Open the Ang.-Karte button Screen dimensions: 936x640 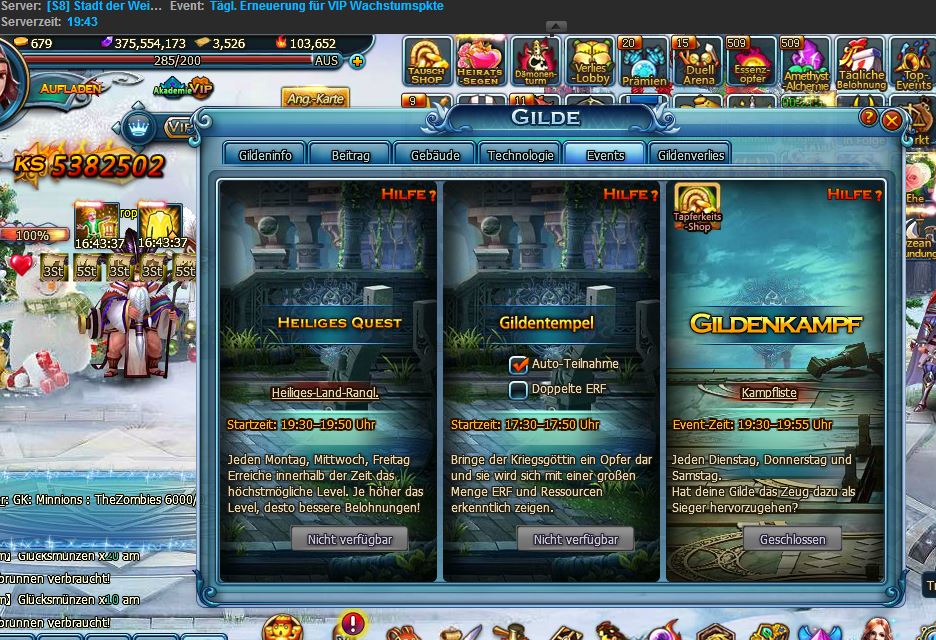click(x=314, y=98)
